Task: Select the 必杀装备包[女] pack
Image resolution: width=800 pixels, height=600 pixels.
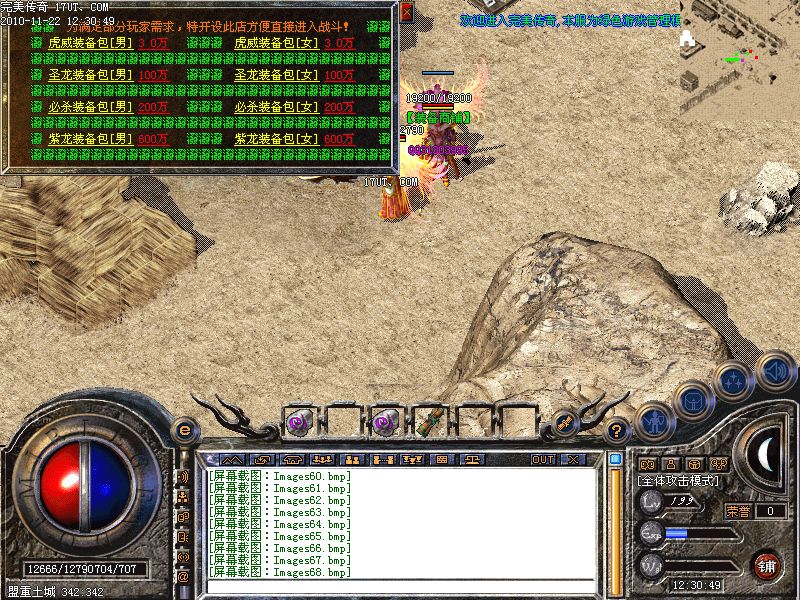Action: pos(276,107)
